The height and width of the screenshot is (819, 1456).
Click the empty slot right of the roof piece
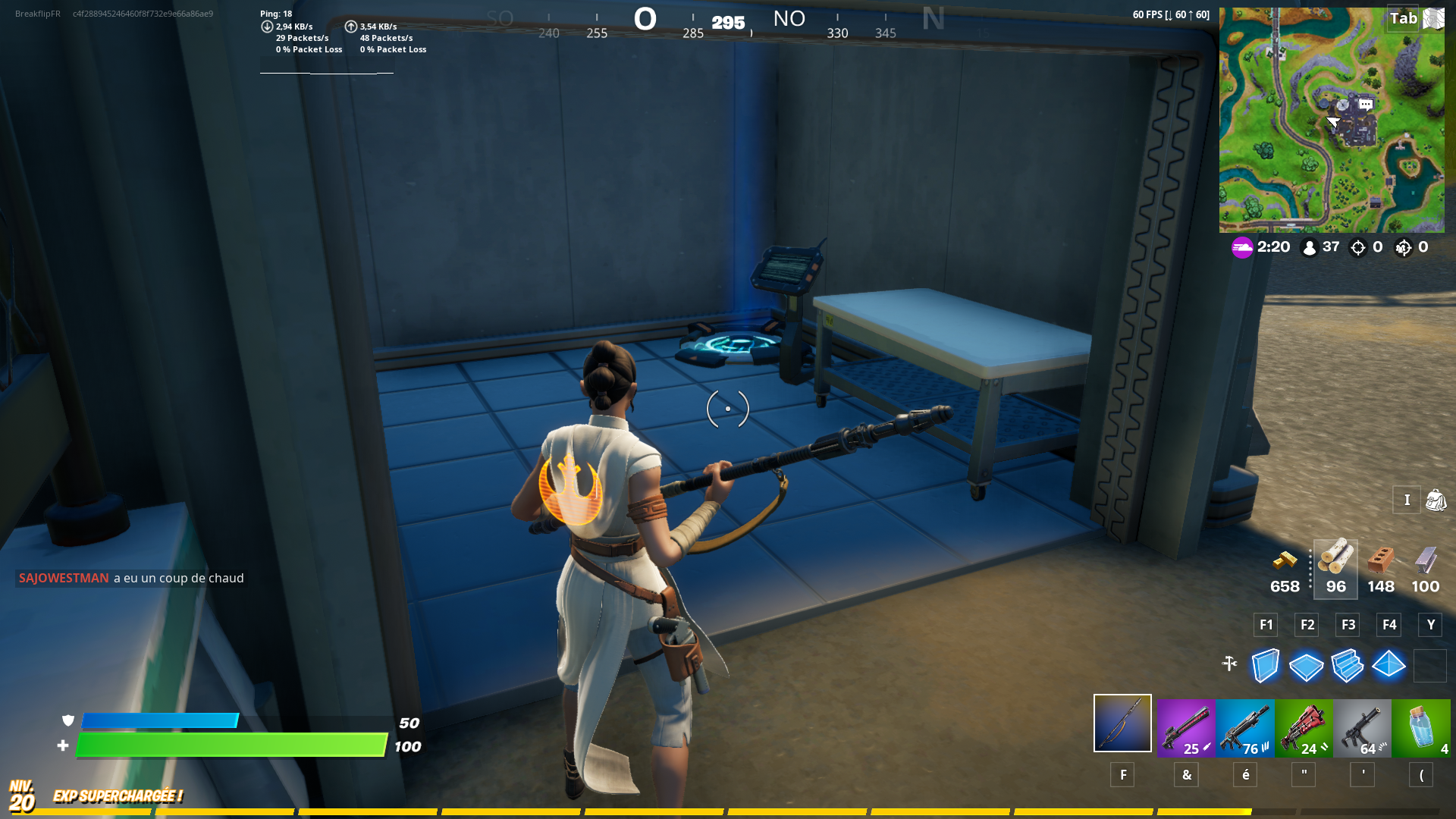[x=1430, y=666]
